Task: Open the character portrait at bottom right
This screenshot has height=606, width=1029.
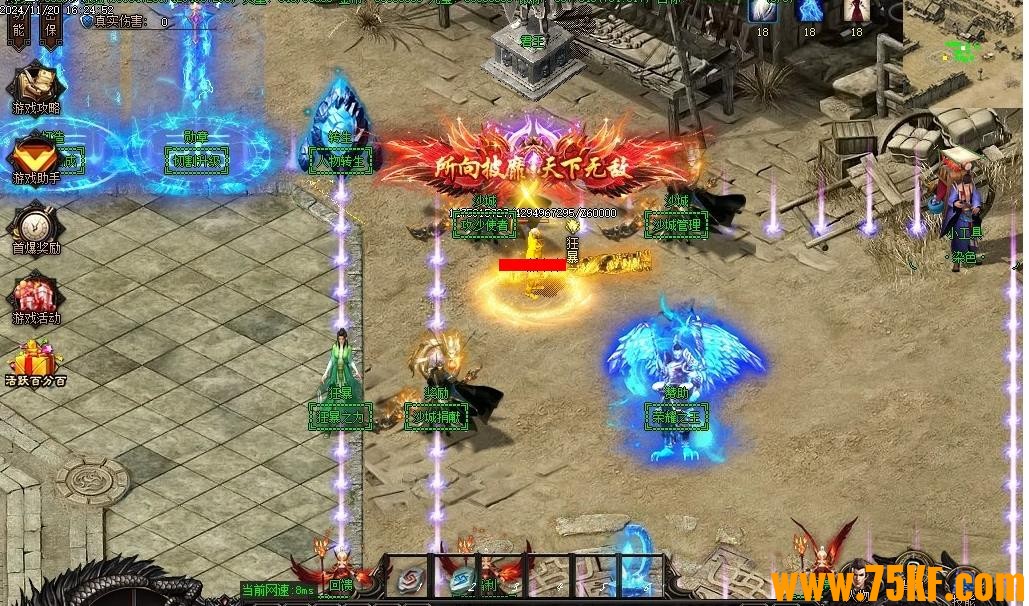Action: click(x=853, y=582)
